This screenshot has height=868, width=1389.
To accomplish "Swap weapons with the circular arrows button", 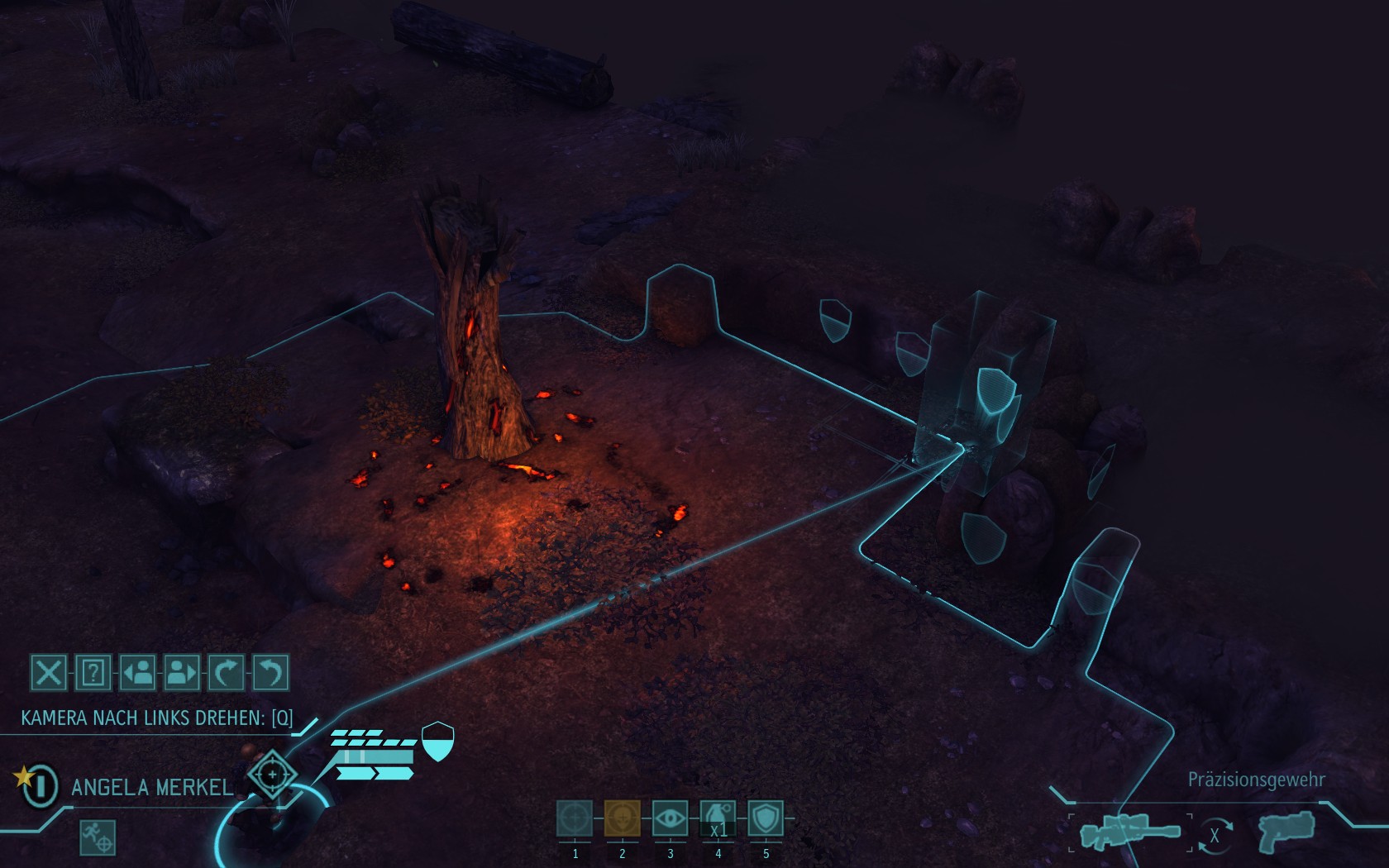I will pyautogui.click(x=1214, y=835).
